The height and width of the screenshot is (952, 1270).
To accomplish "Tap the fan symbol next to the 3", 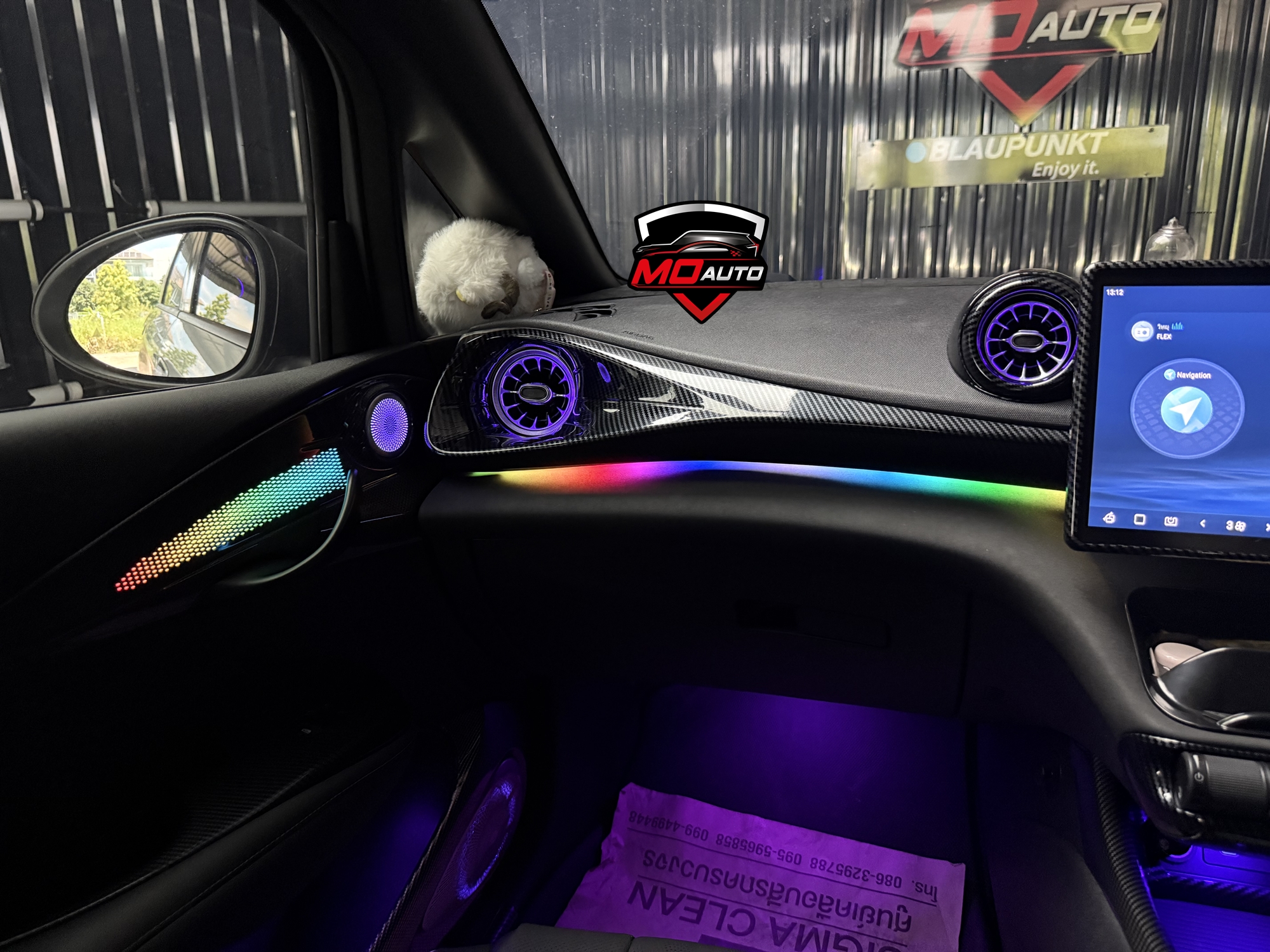I will click(x=1239, y=526).
